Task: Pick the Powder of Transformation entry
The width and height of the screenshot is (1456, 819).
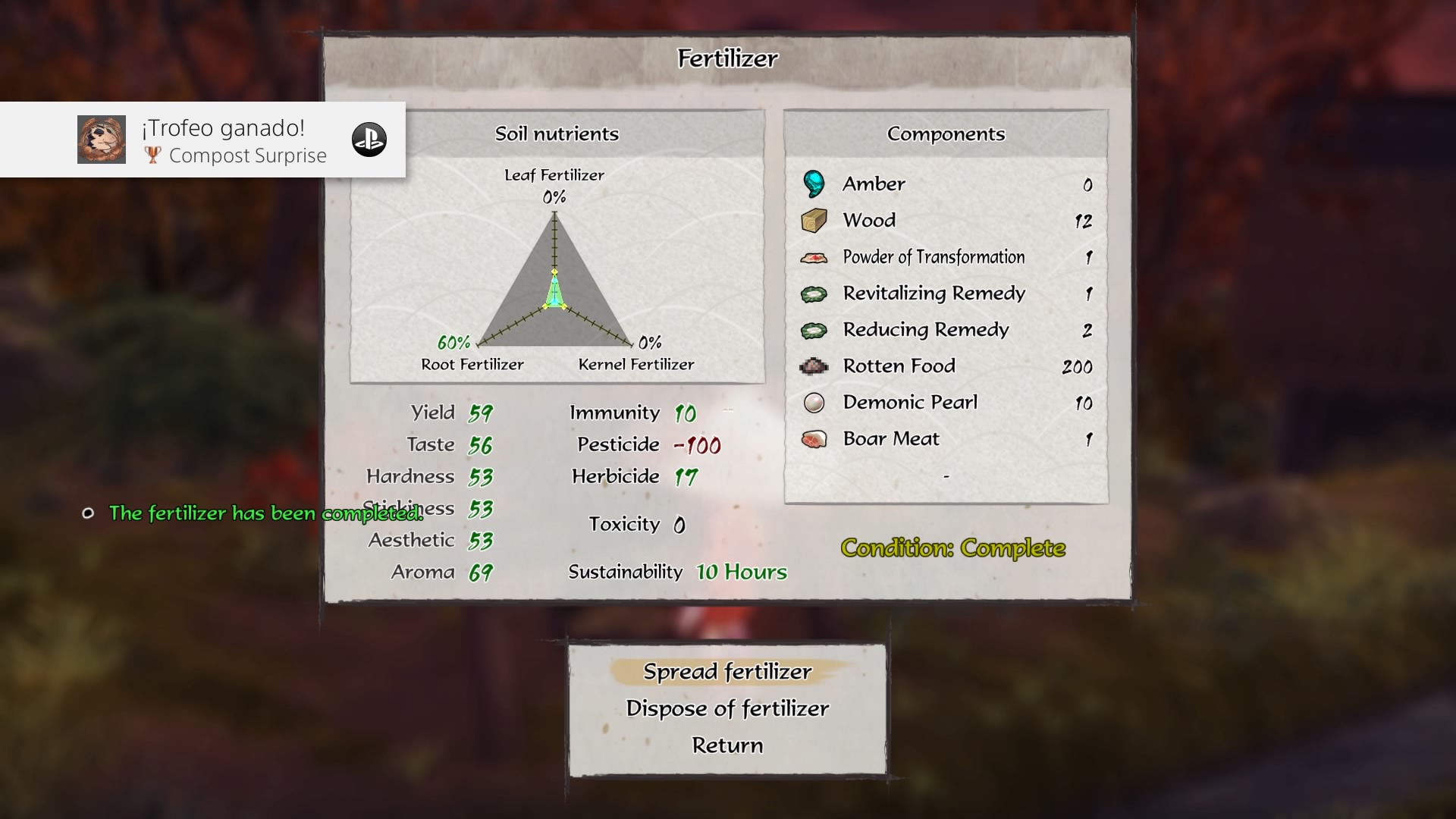Action: coord(946,257)
